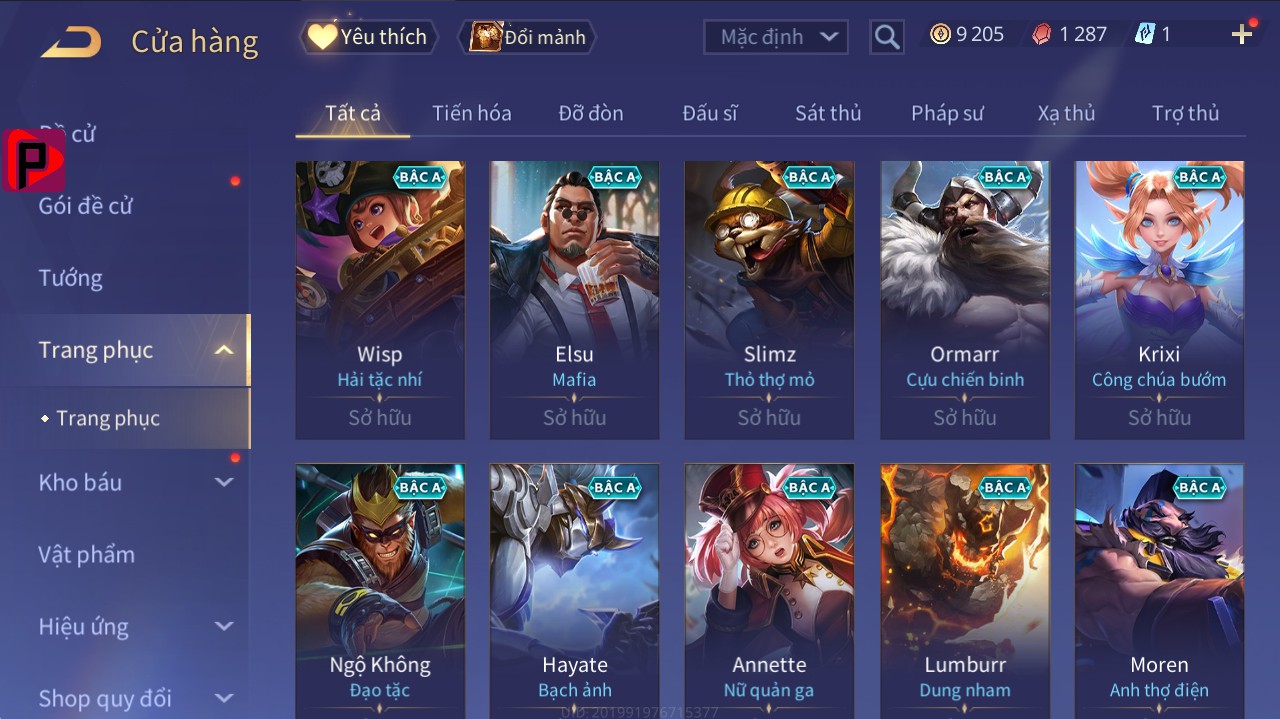
Task: Open the Tướng shop section
Action: 71,278
